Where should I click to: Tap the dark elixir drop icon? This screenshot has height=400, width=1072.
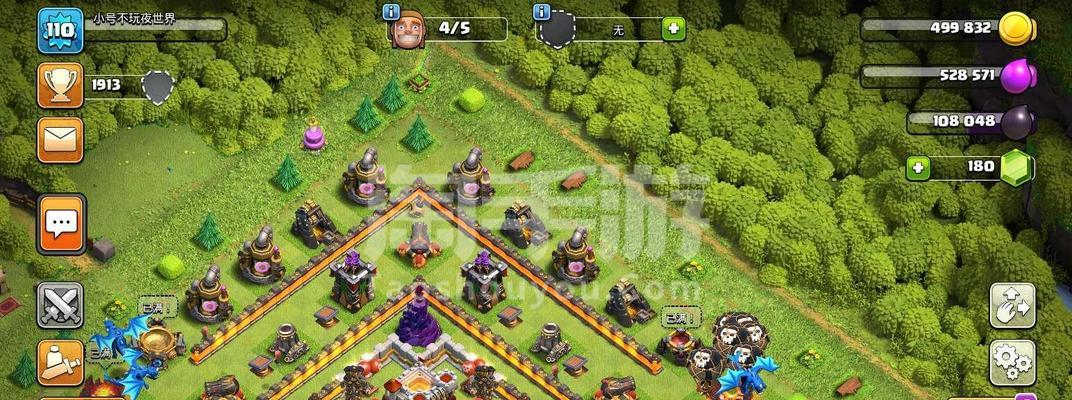[x=1018, y=122]
